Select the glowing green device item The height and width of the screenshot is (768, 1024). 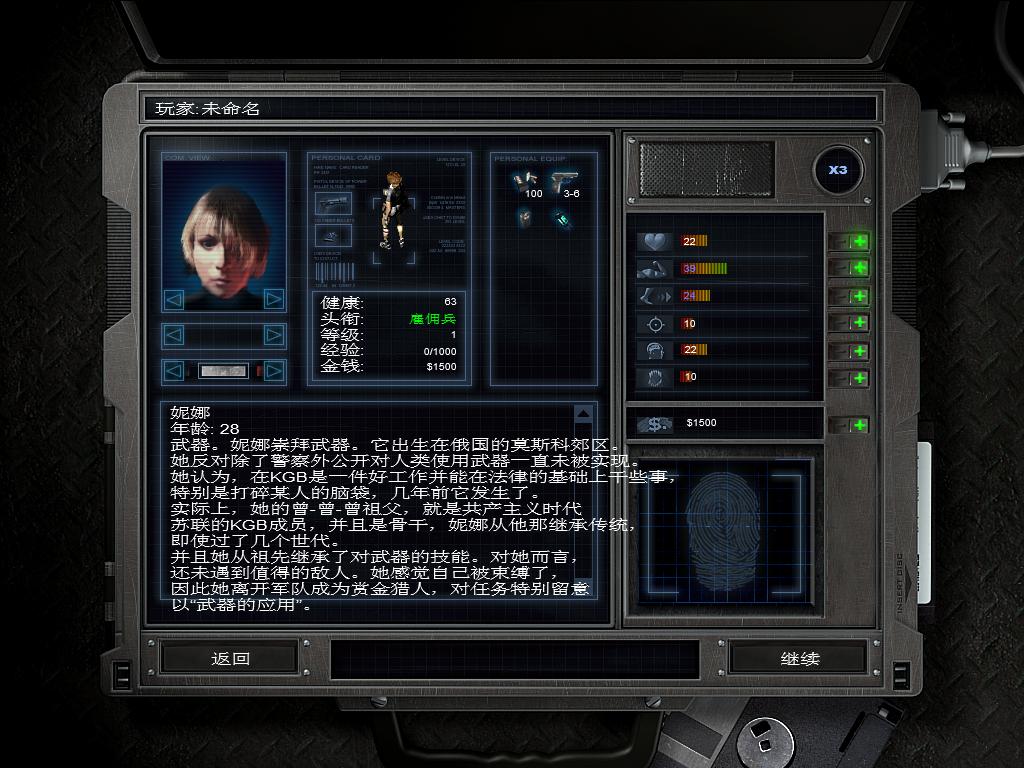(563, 217)
